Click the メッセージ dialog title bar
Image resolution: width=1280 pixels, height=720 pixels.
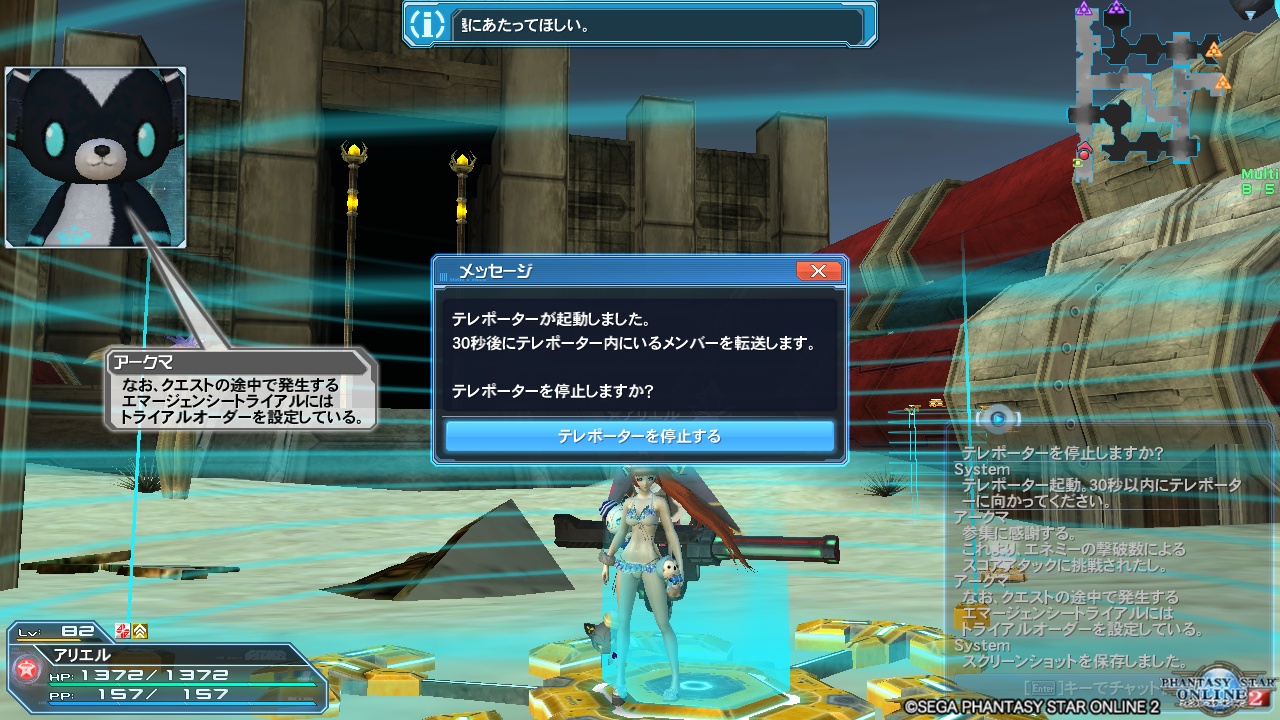600,270
